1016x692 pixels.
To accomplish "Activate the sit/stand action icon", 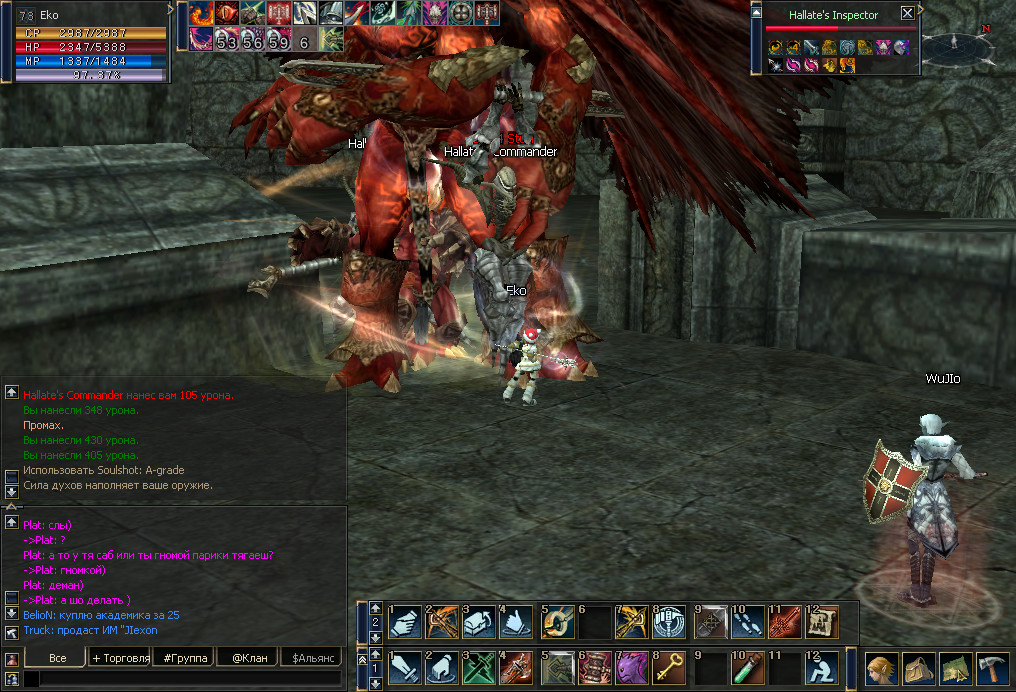I will coord(822,667).
